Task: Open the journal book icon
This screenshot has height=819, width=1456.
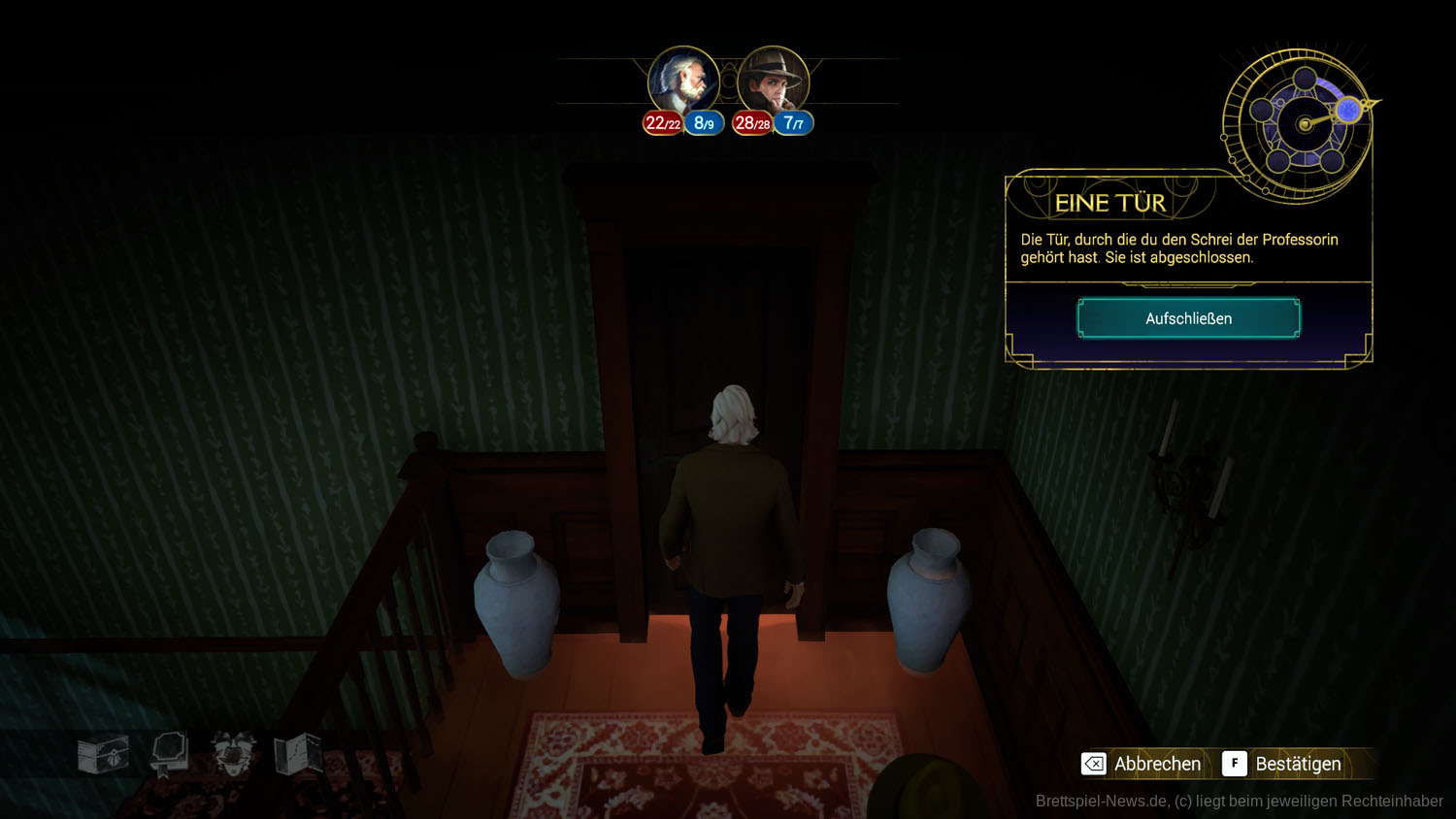Action: [x=169, y=753]
